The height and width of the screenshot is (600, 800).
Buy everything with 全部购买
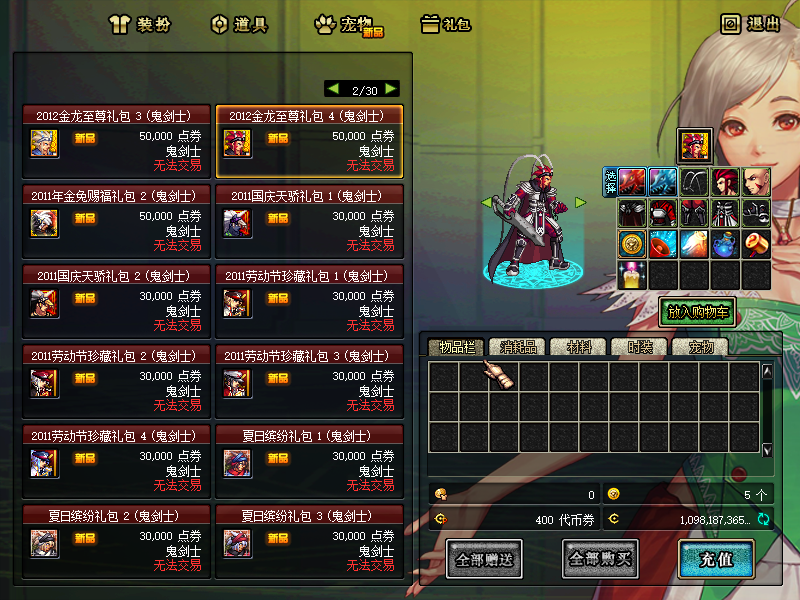[x=600, y=559]
